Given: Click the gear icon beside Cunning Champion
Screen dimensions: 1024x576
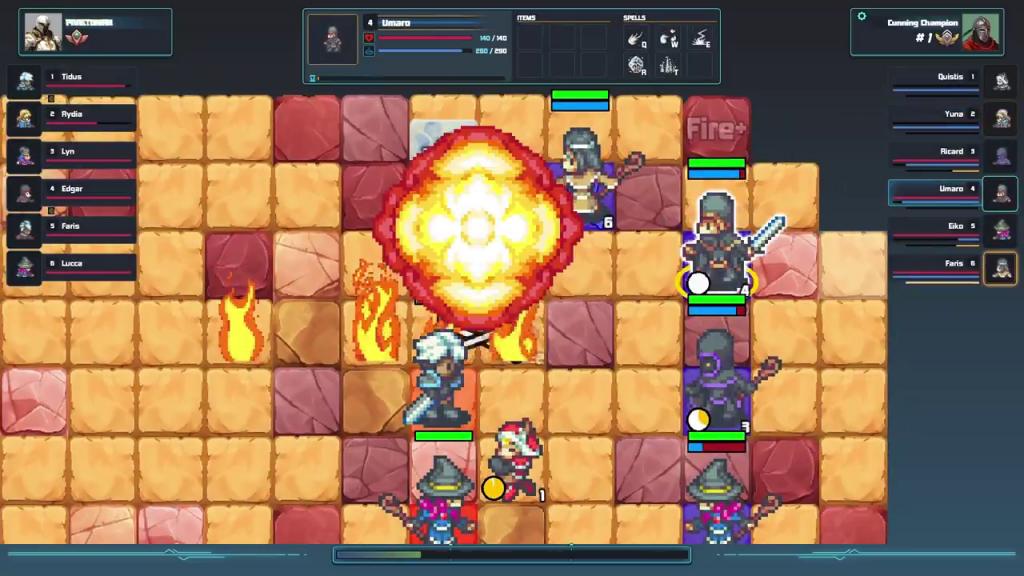Looking at the screenshot, I should [x=862, y=17].
